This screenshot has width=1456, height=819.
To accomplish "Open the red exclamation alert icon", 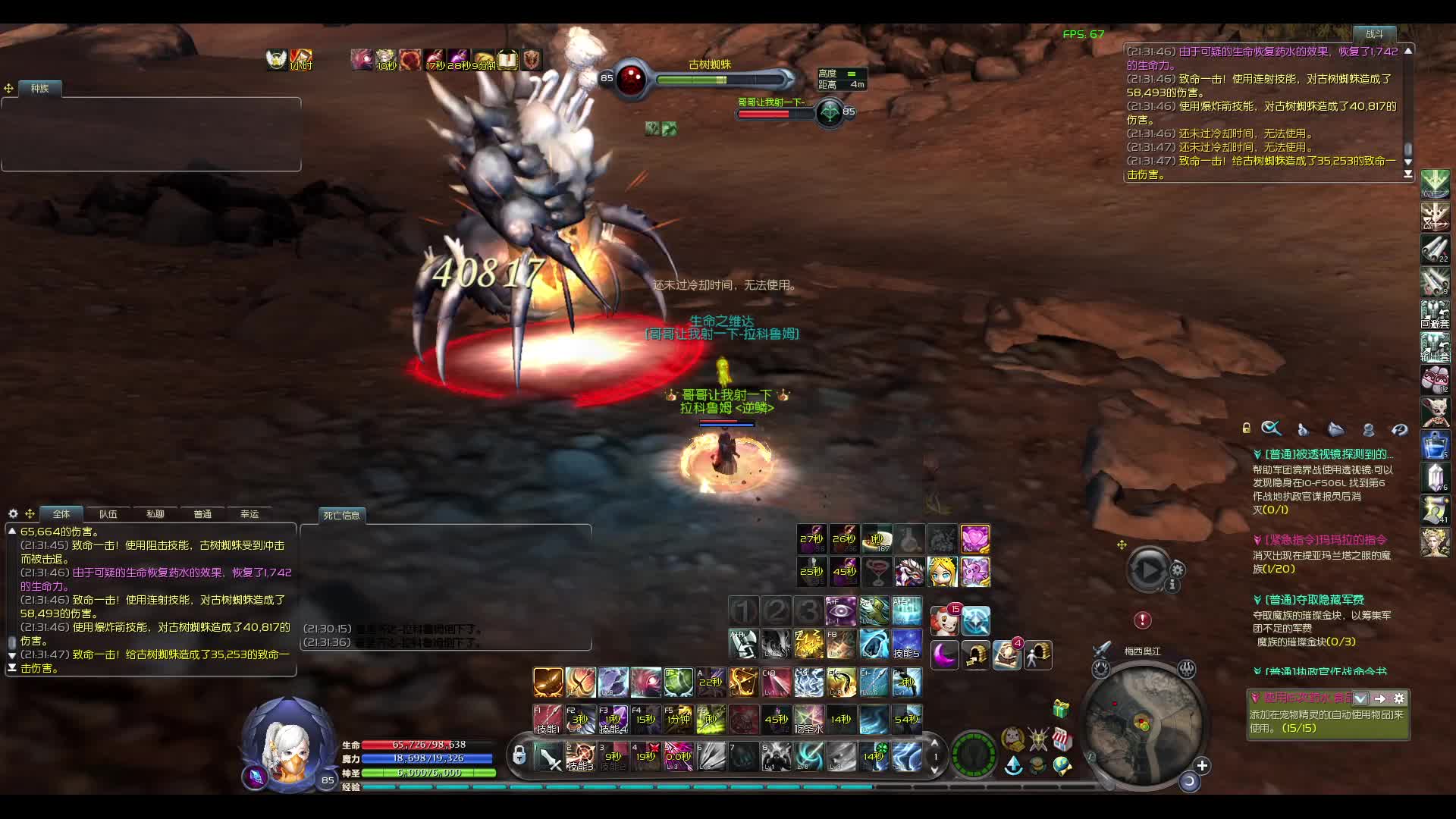I will pyautogui.click(x=1142, y=620).
